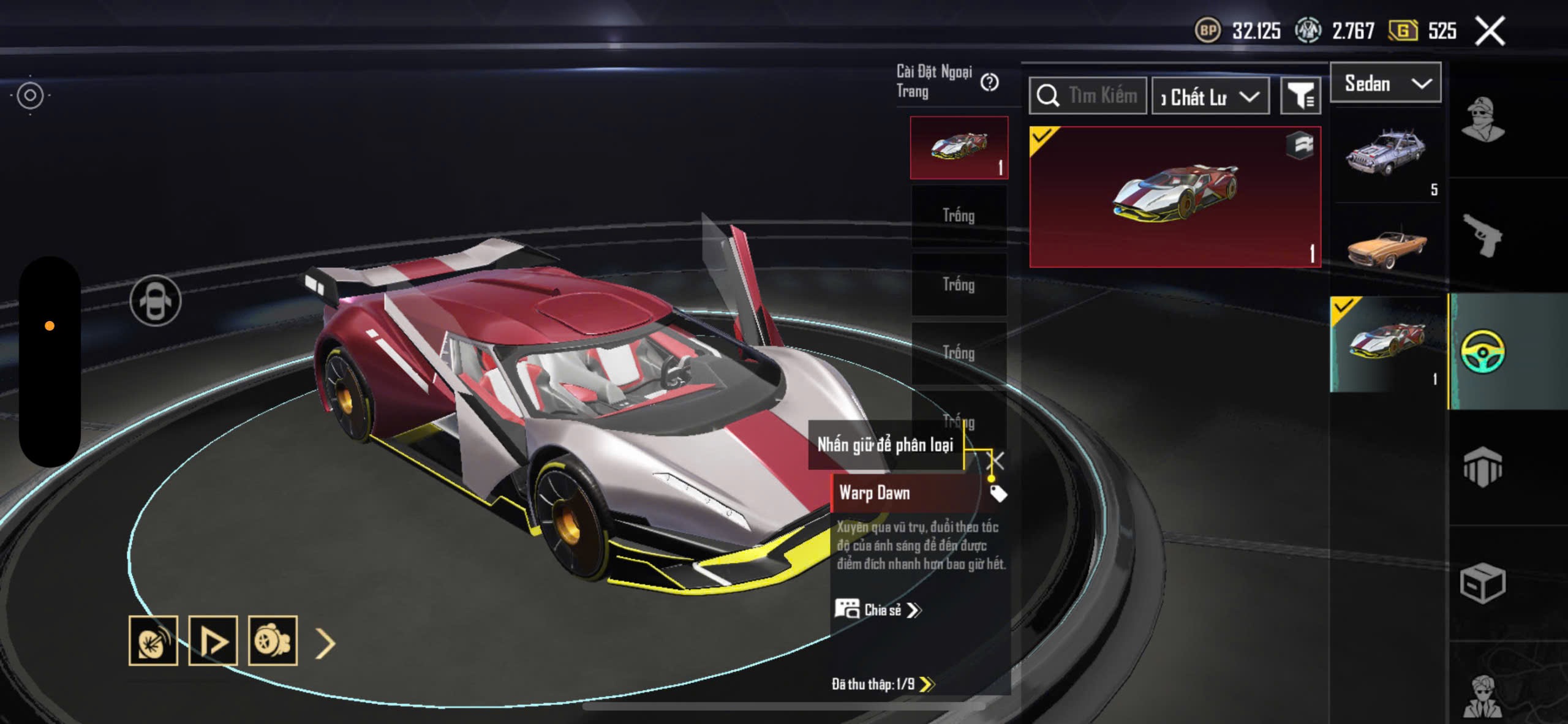
Task: Open the parachute-pack tab in sidebar
Action: 1482,468
